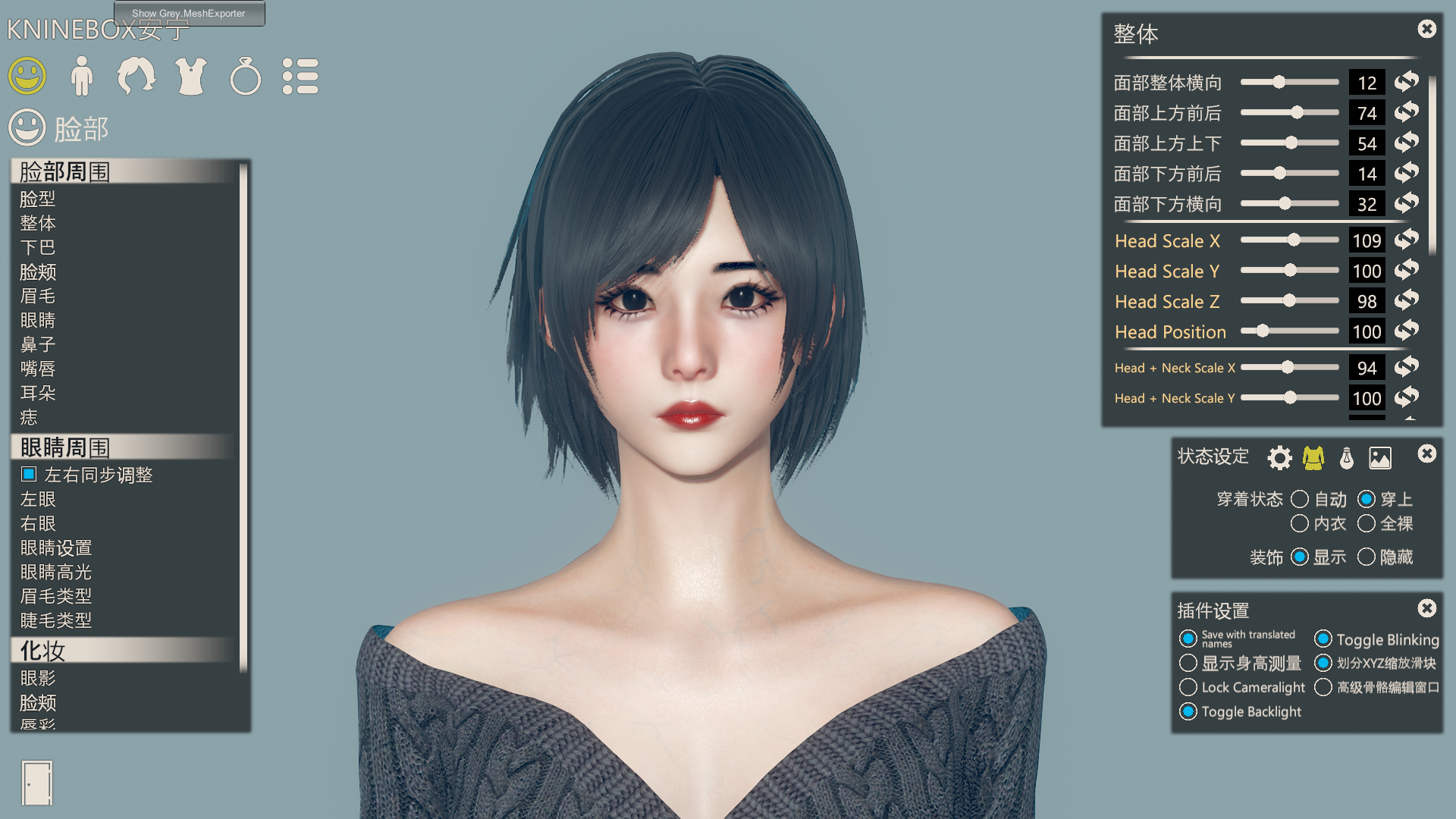Image resolution: width=1456 pixels, height=819 pixels.
Task: Select the clothing shirt tab
Action: click(x=191, y=76)
